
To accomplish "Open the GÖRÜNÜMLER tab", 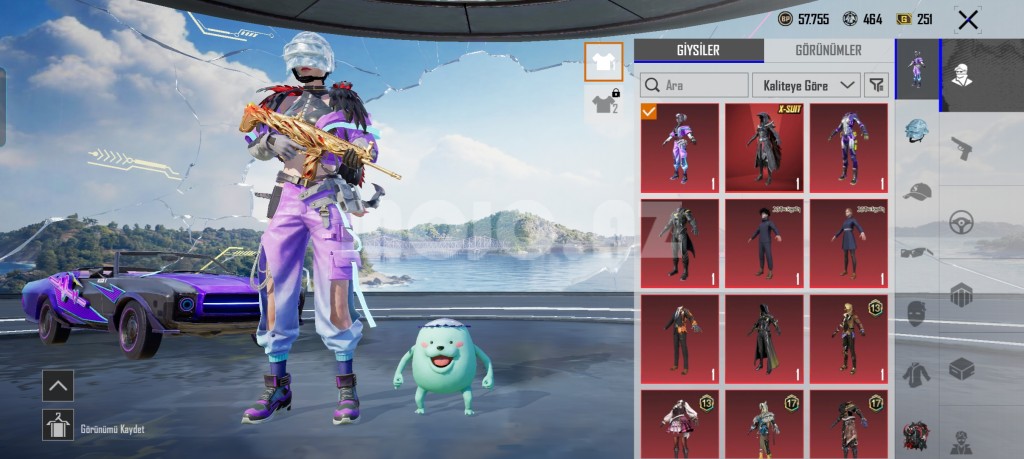I will 828,51.
